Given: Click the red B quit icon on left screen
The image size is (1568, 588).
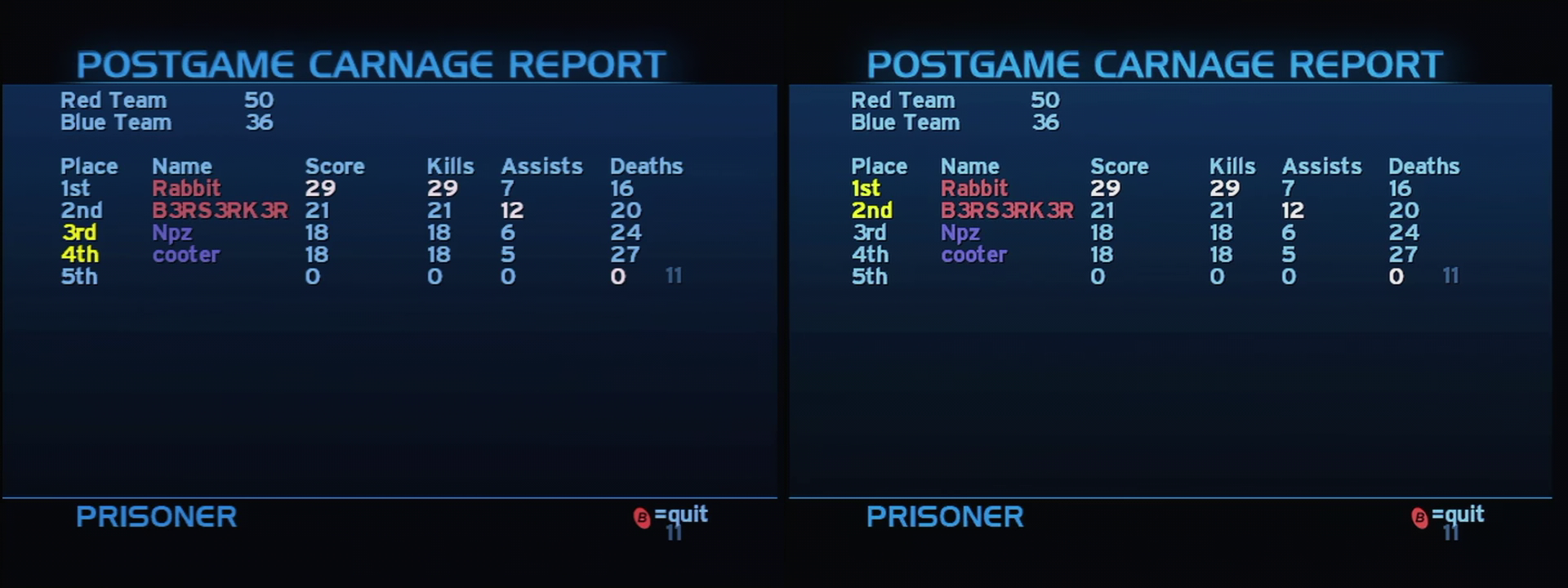Looking at the screenshot, I should [x=642, y=517].
